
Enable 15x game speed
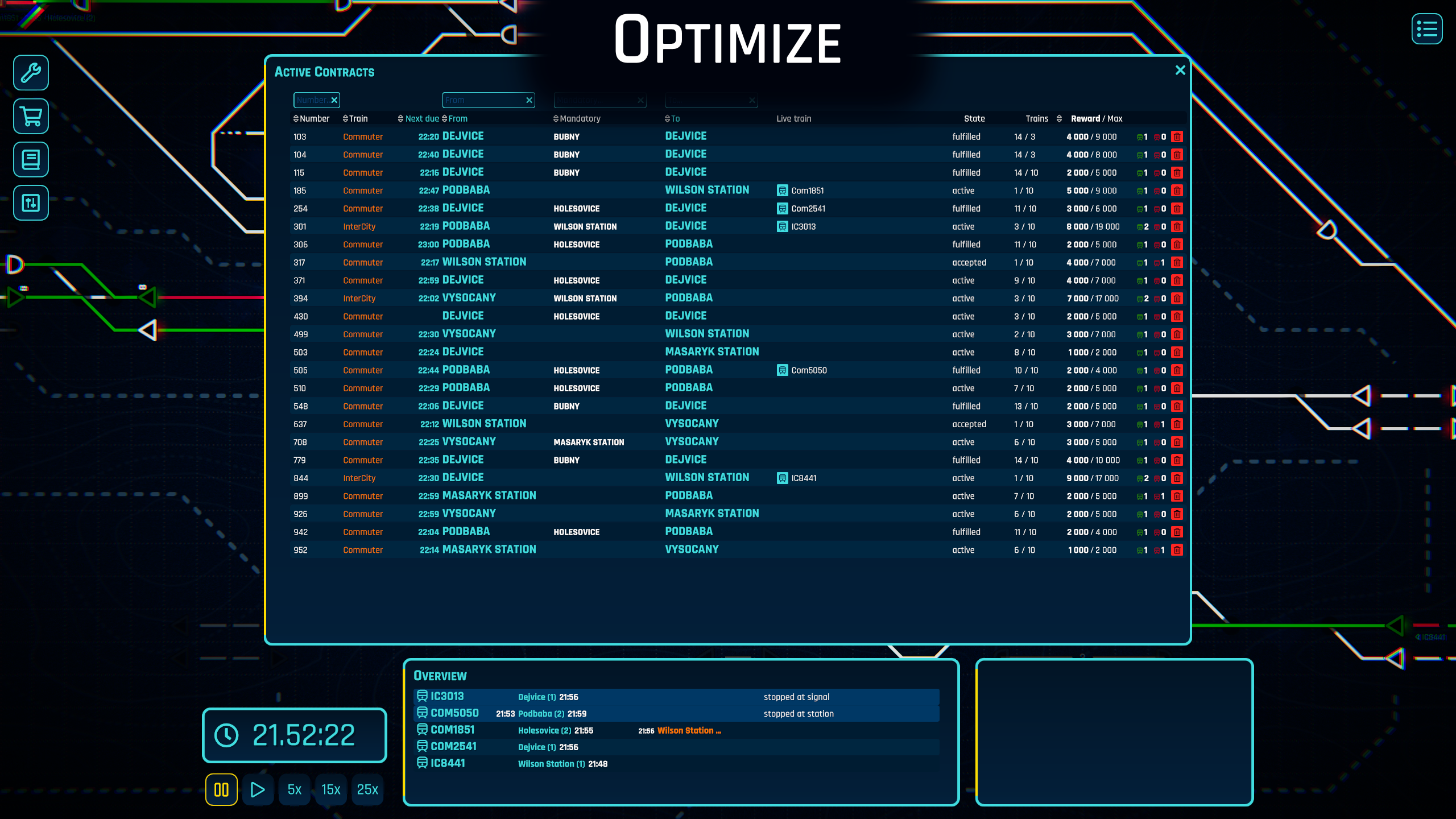pyautogui.click(x=330, y=789)
